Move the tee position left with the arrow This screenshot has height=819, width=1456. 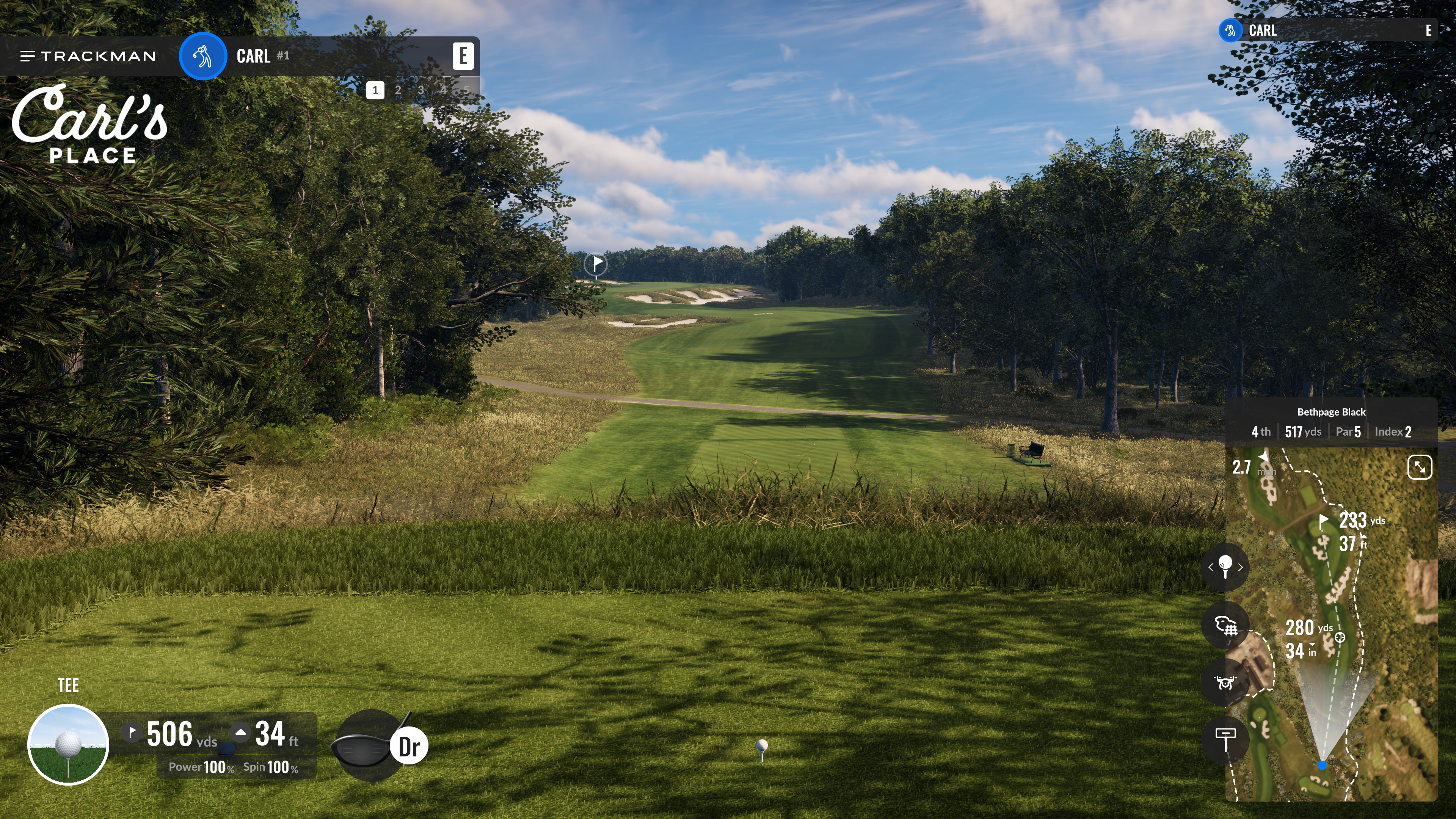tap(1211, 567)
